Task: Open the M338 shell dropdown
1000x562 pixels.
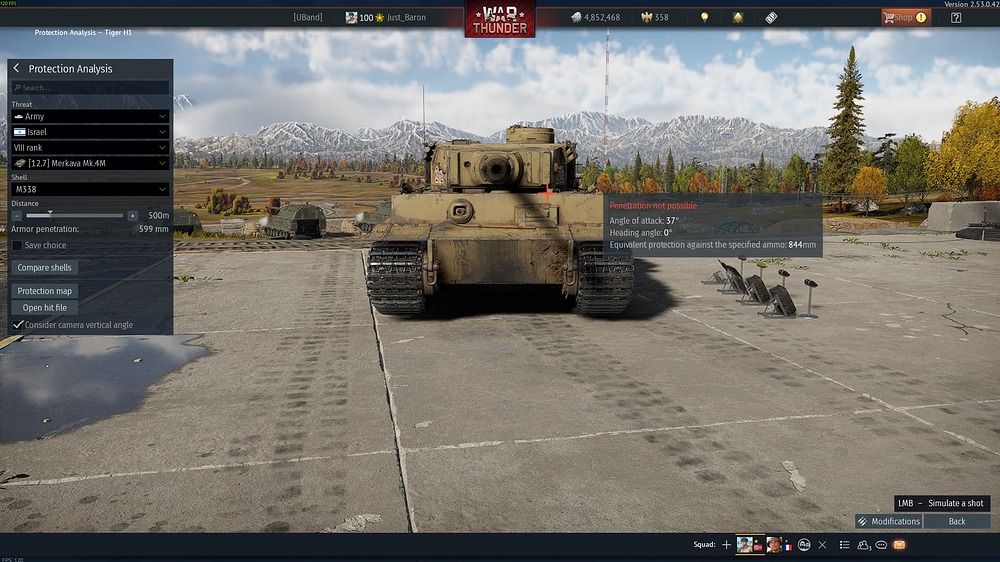Action: pos(90,189)
